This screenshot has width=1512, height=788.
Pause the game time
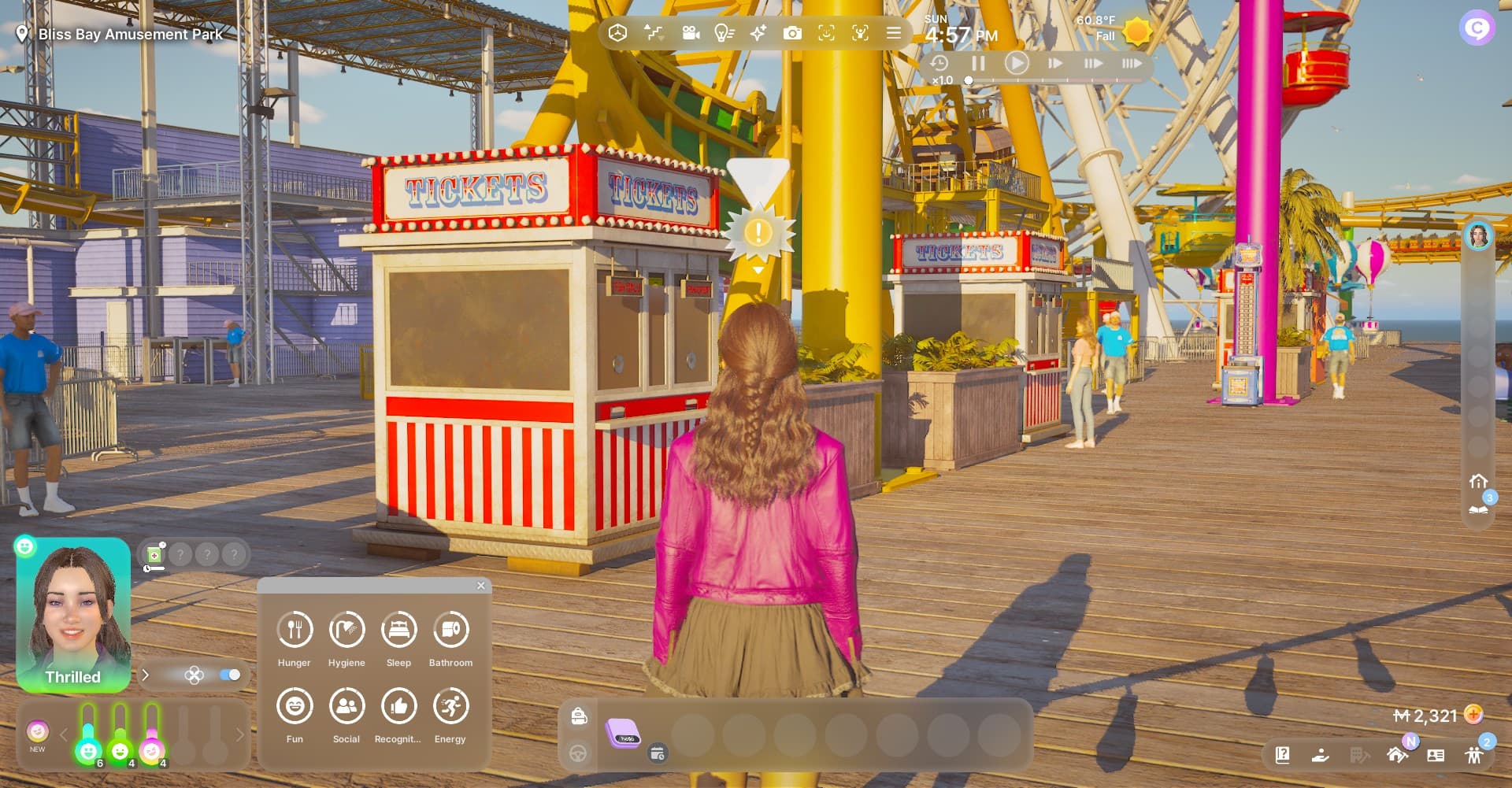pyautogui.click(x=978, y=63)
